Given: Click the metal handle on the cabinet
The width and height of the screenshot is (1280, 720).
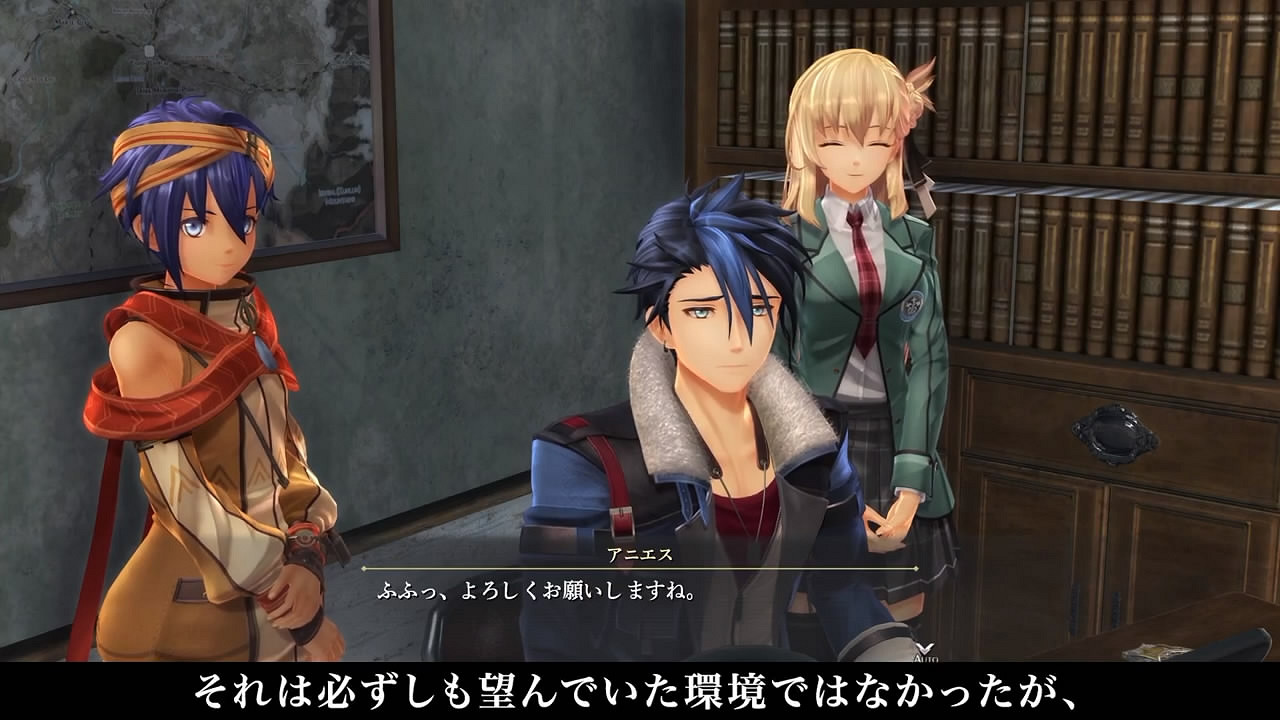Looking at the screenshot, I should click(1115, 430).
